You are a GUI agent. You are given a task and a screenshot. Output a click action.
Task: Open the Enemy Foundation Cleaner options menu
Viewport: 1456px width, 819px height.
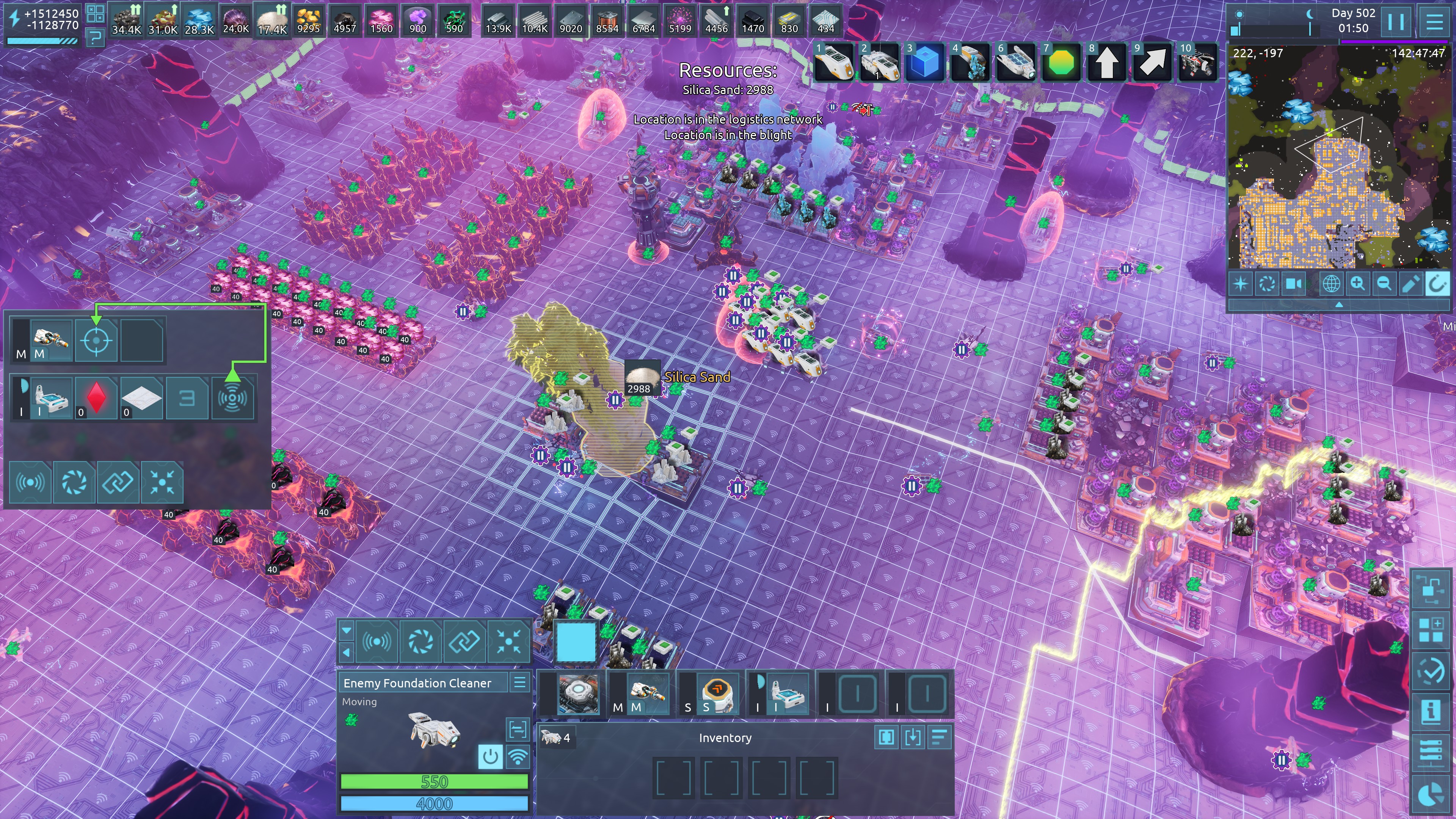(x=519, y=683)
